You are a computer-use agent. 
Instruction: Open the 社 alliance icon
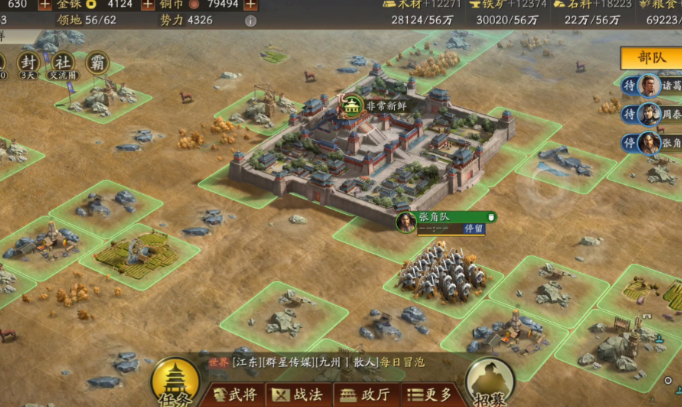(x=63, y=62)
